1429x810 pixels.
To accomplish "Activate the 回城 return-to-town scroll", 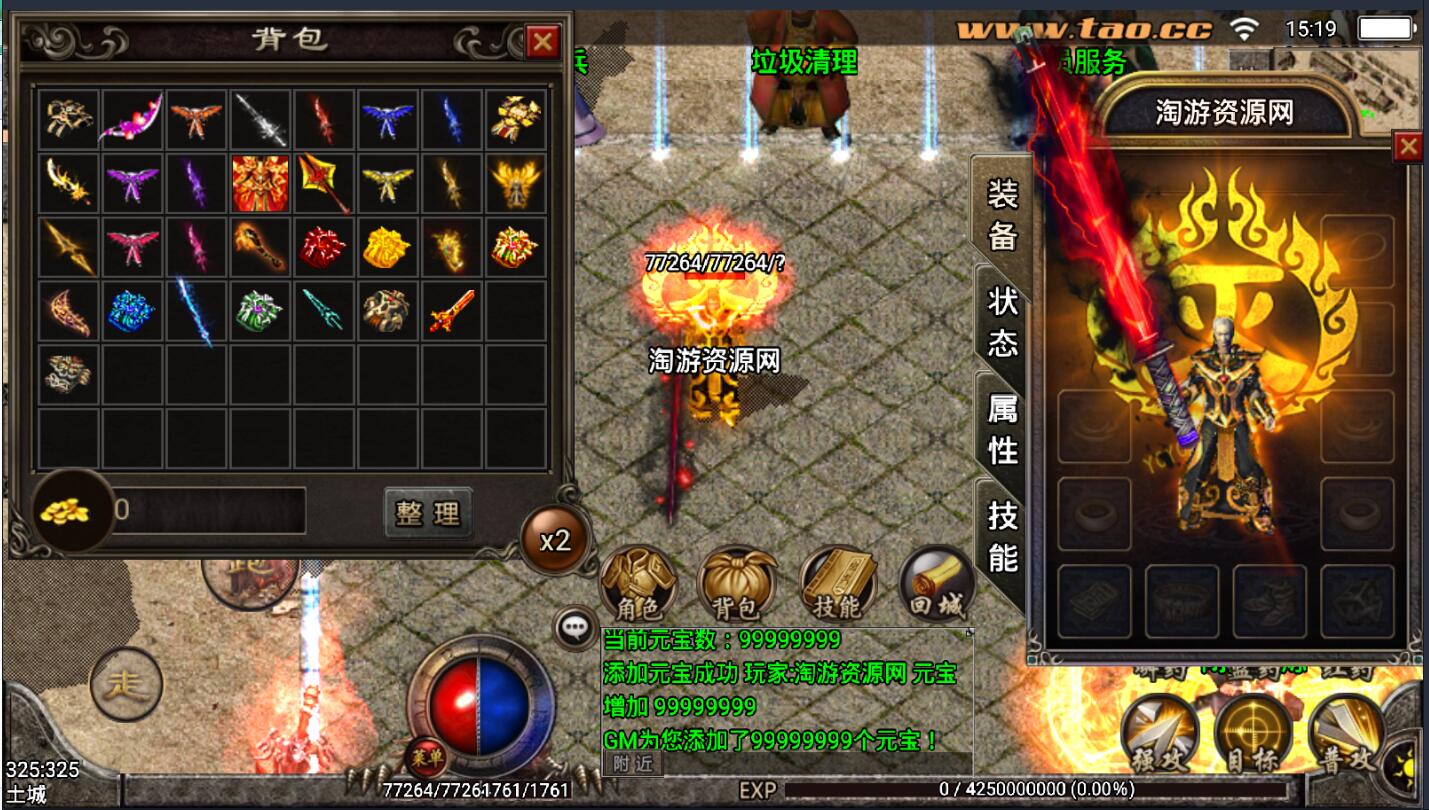I will pyautogui.click(x=937, y=584).
